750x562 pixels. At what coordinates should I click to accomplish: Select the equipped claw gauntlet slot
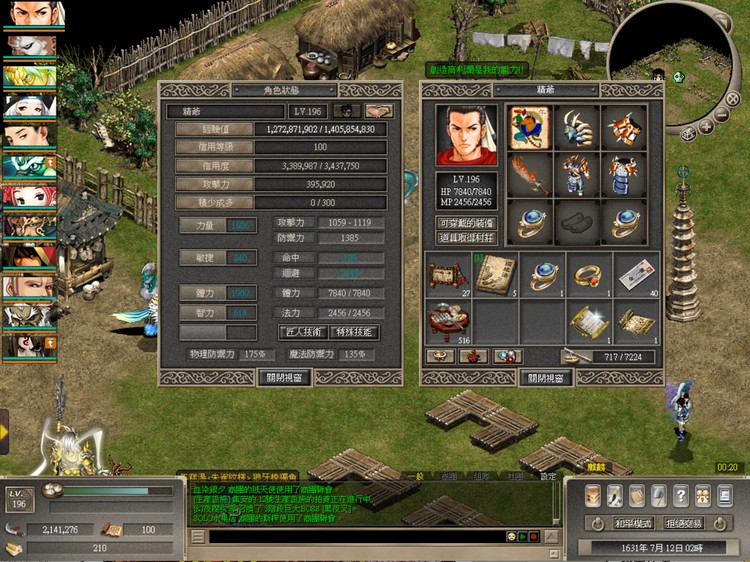pyautogui.click(x=578, y=128)
